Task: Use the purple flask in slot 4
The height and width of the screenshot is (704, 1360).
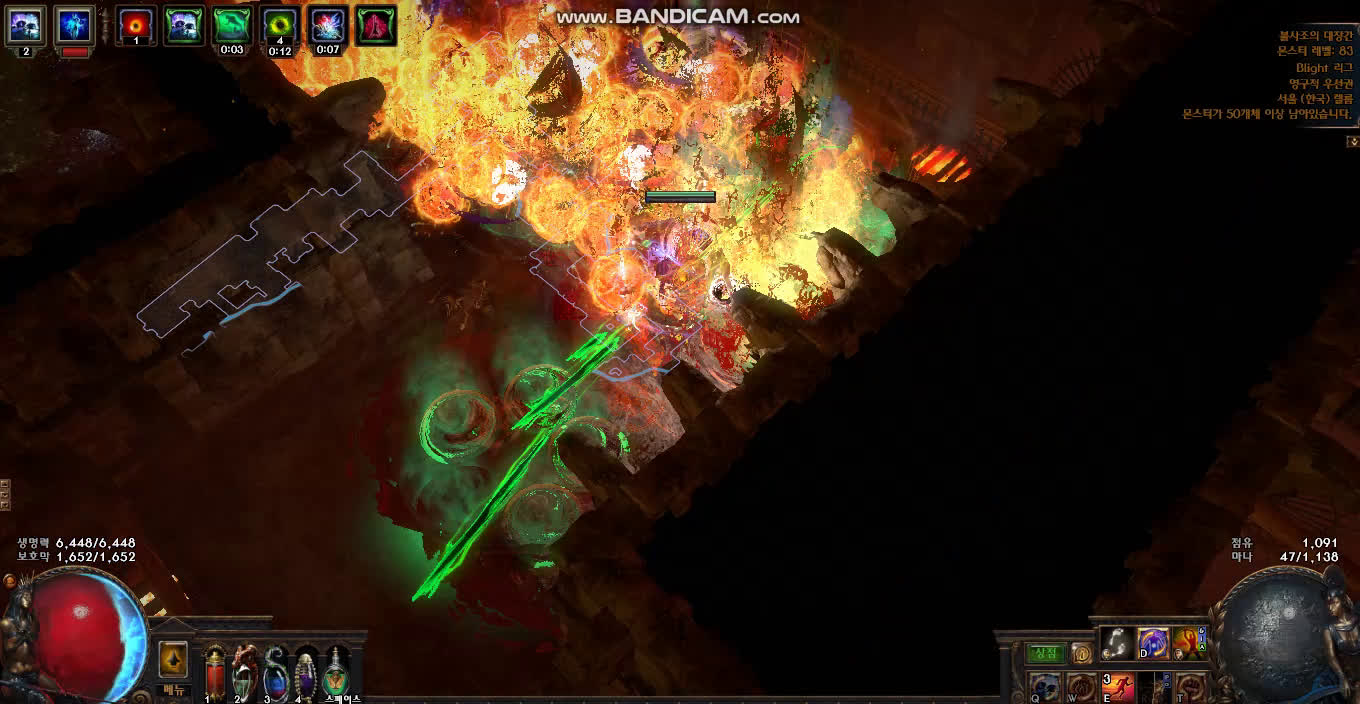Action: pyautogui.click(x=306, y=672)
